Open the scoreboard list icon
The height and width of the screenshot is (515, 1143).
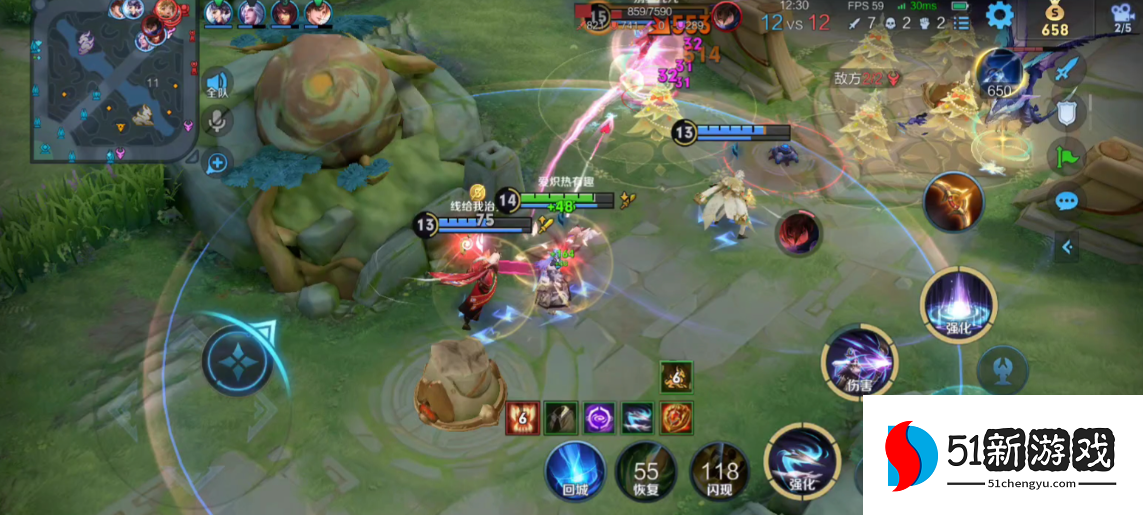[x=962, y=24]
